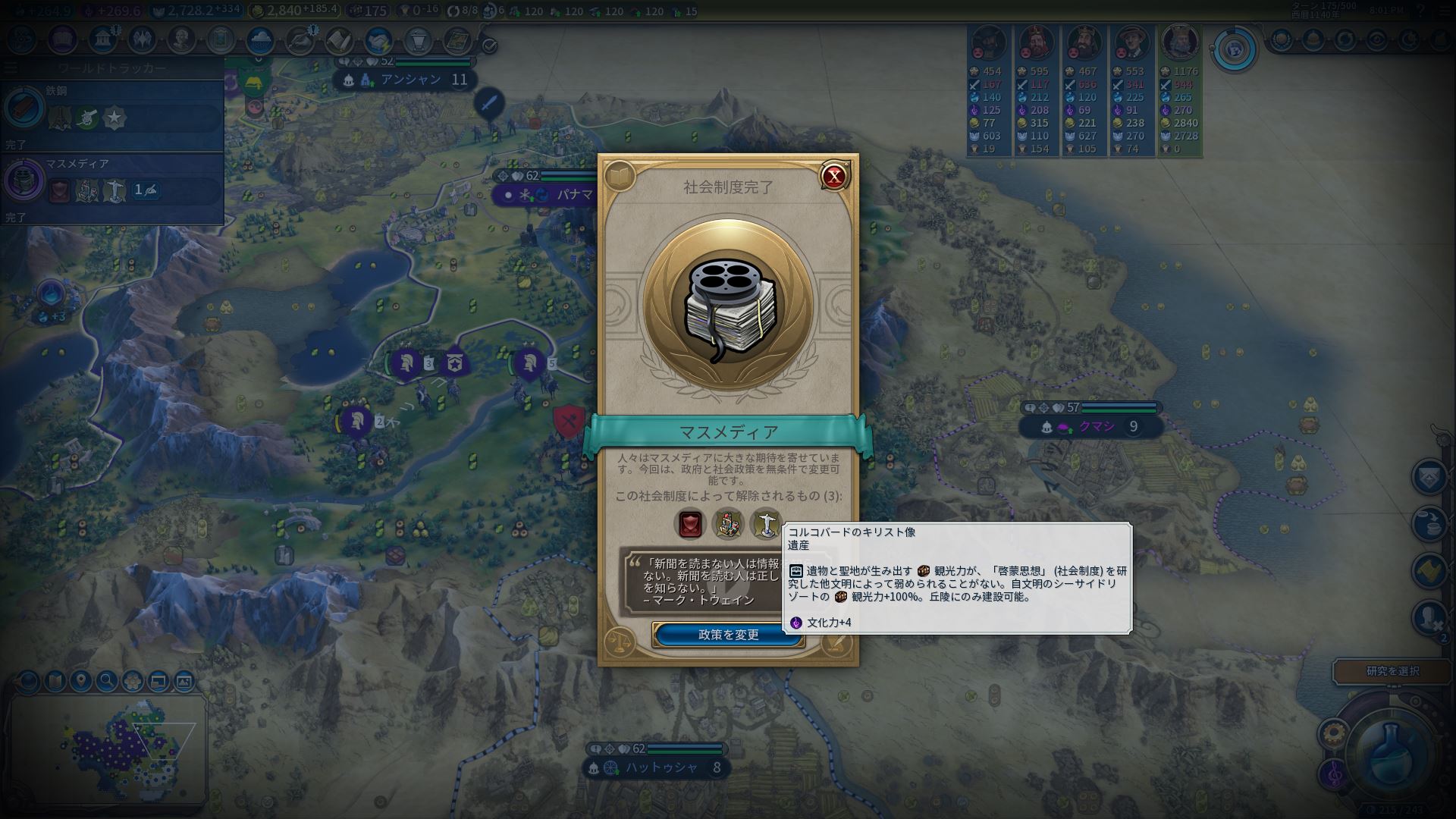Click the 政策を変更 change policies button
Image resolution: width=1456 pixels, height=819 pixels.
(x=728, y=635)
